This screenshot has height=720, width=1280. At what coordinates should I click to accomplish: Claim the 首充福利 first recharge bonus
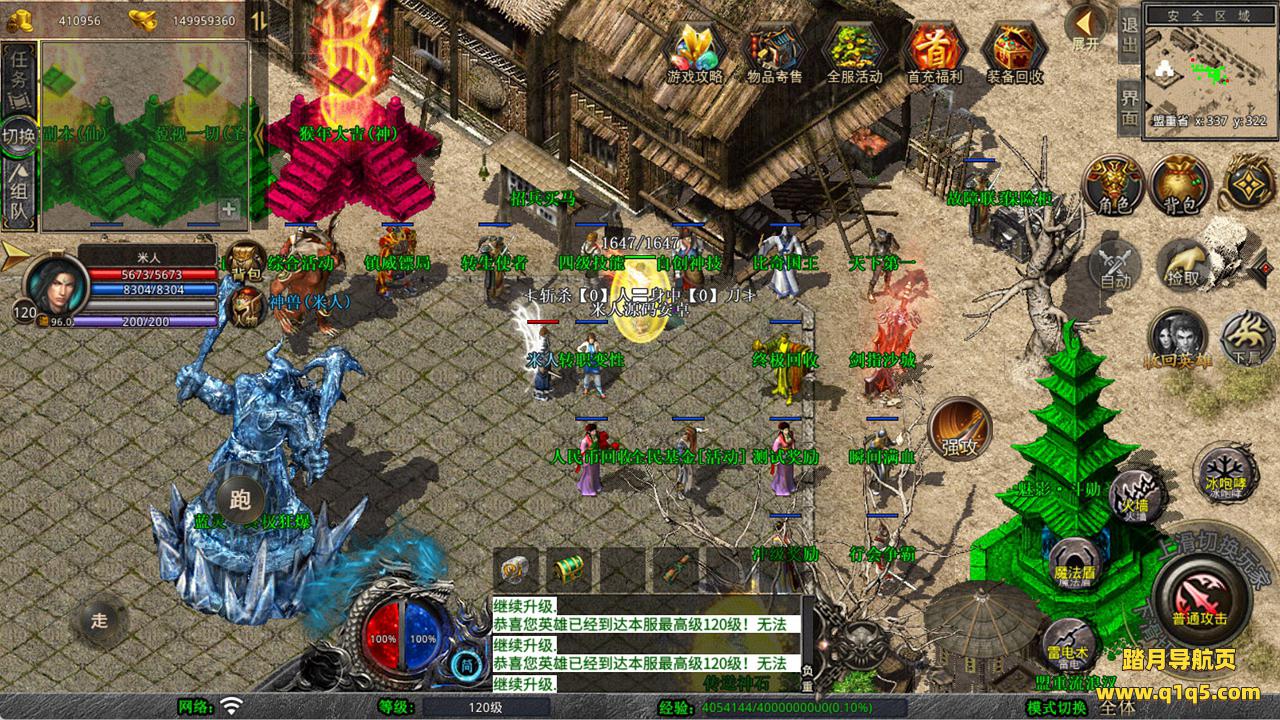pos(934,50)
